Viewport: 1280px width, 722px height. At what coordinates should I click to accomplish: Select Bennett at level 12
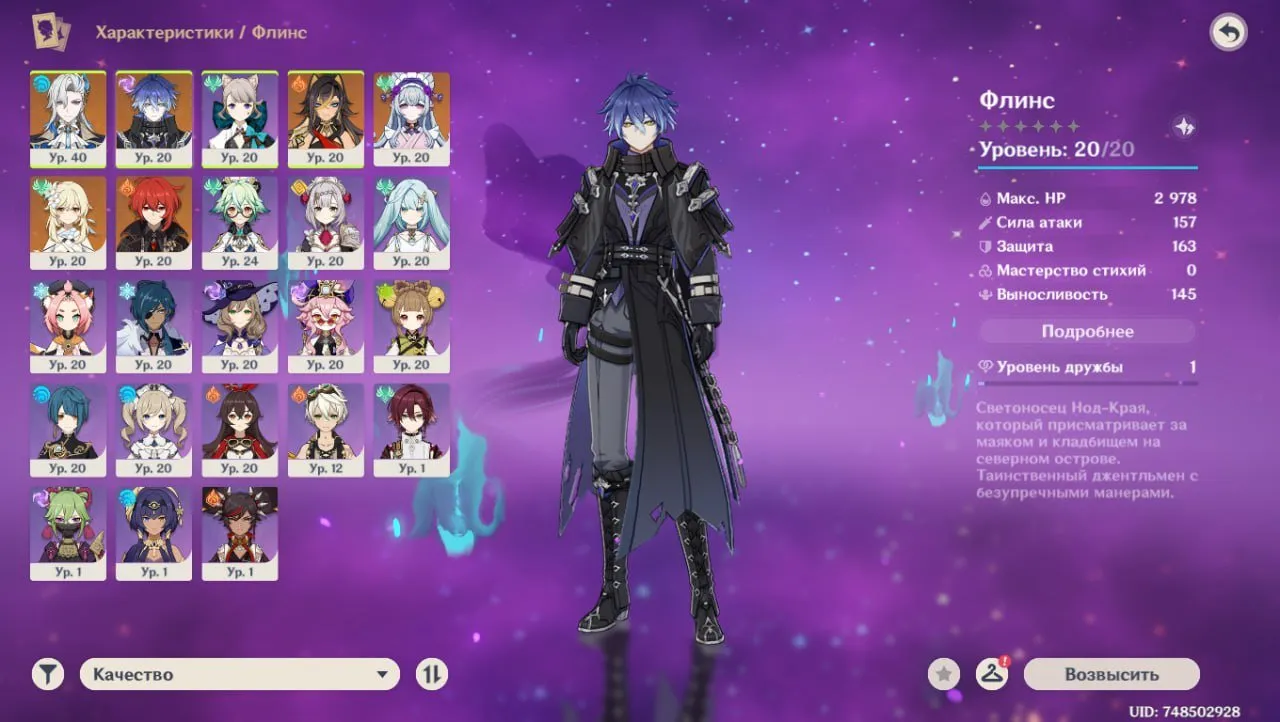pyautogui.click(x=326, y=430)
